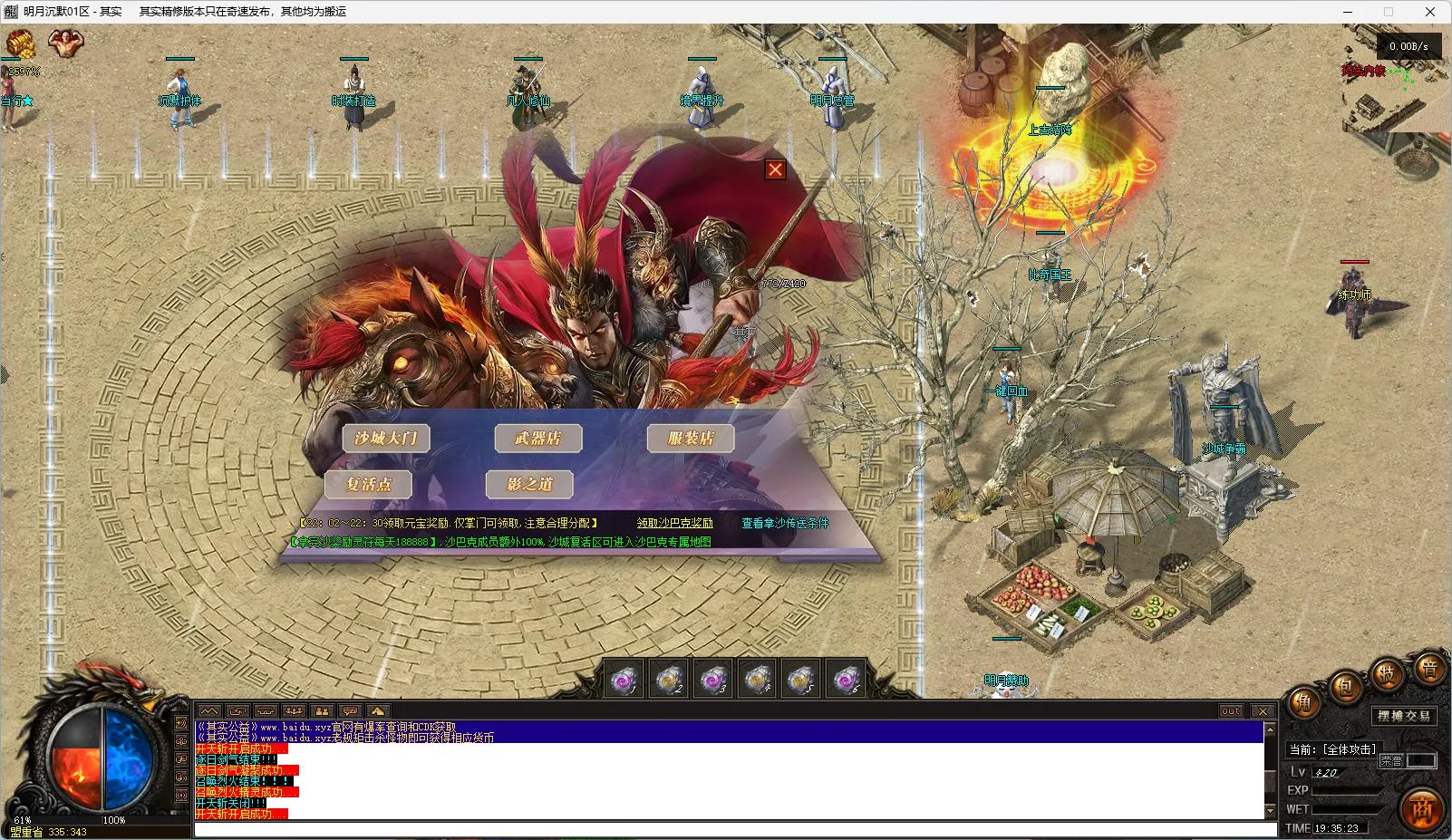Open the character panel (角) button

(x=1303, y=702)
